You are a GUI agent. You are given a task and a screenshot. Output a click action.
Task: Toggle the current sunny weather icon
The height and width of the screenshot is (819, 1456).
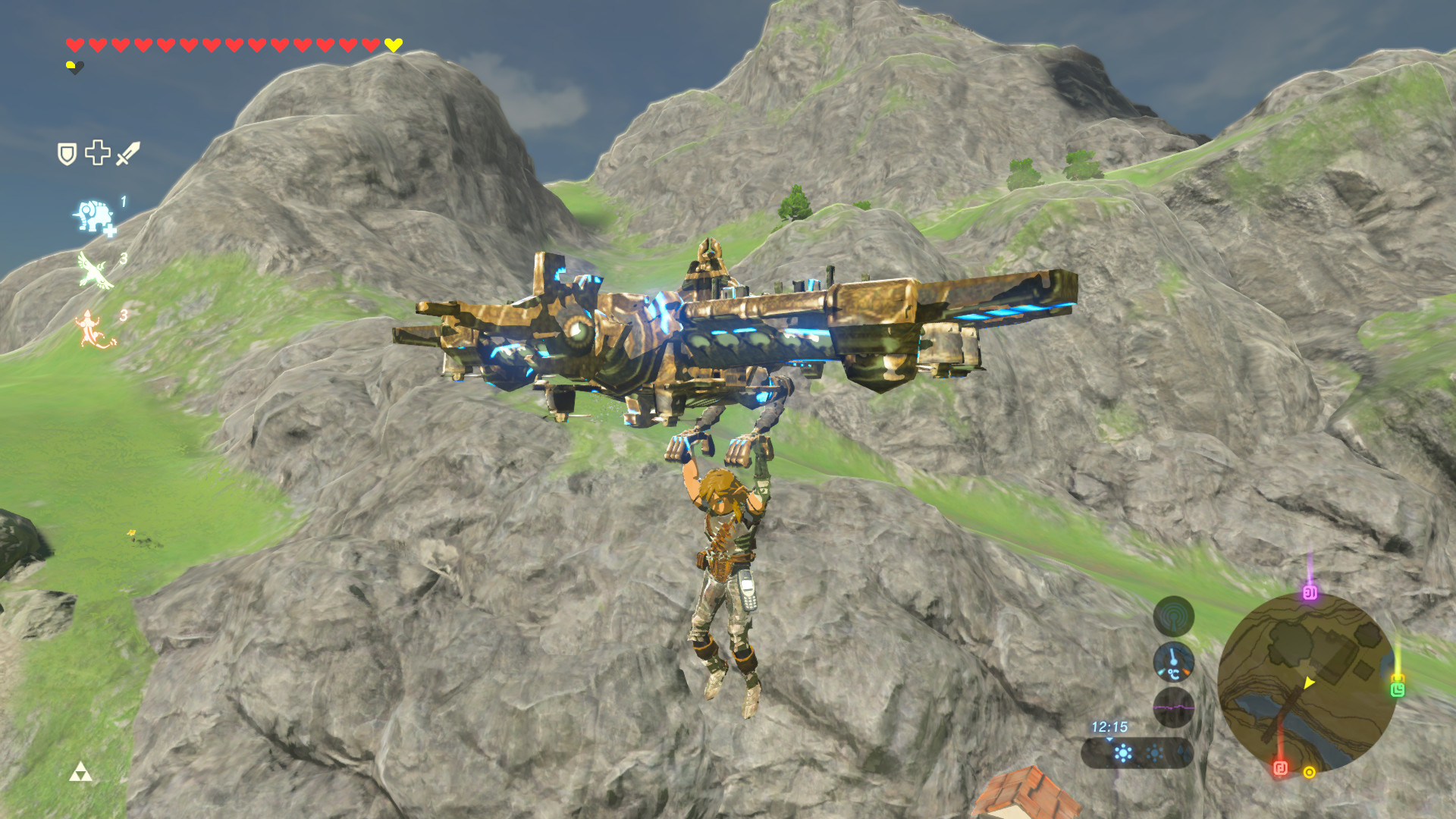pyautogui.click(x=1124, y=752)
